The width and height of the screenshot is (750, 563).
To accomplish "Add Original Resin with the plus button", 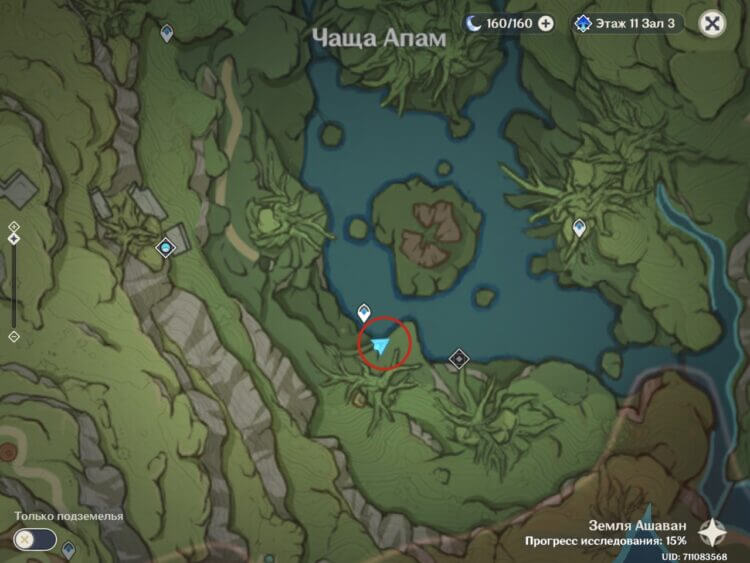I will (546, 24).
